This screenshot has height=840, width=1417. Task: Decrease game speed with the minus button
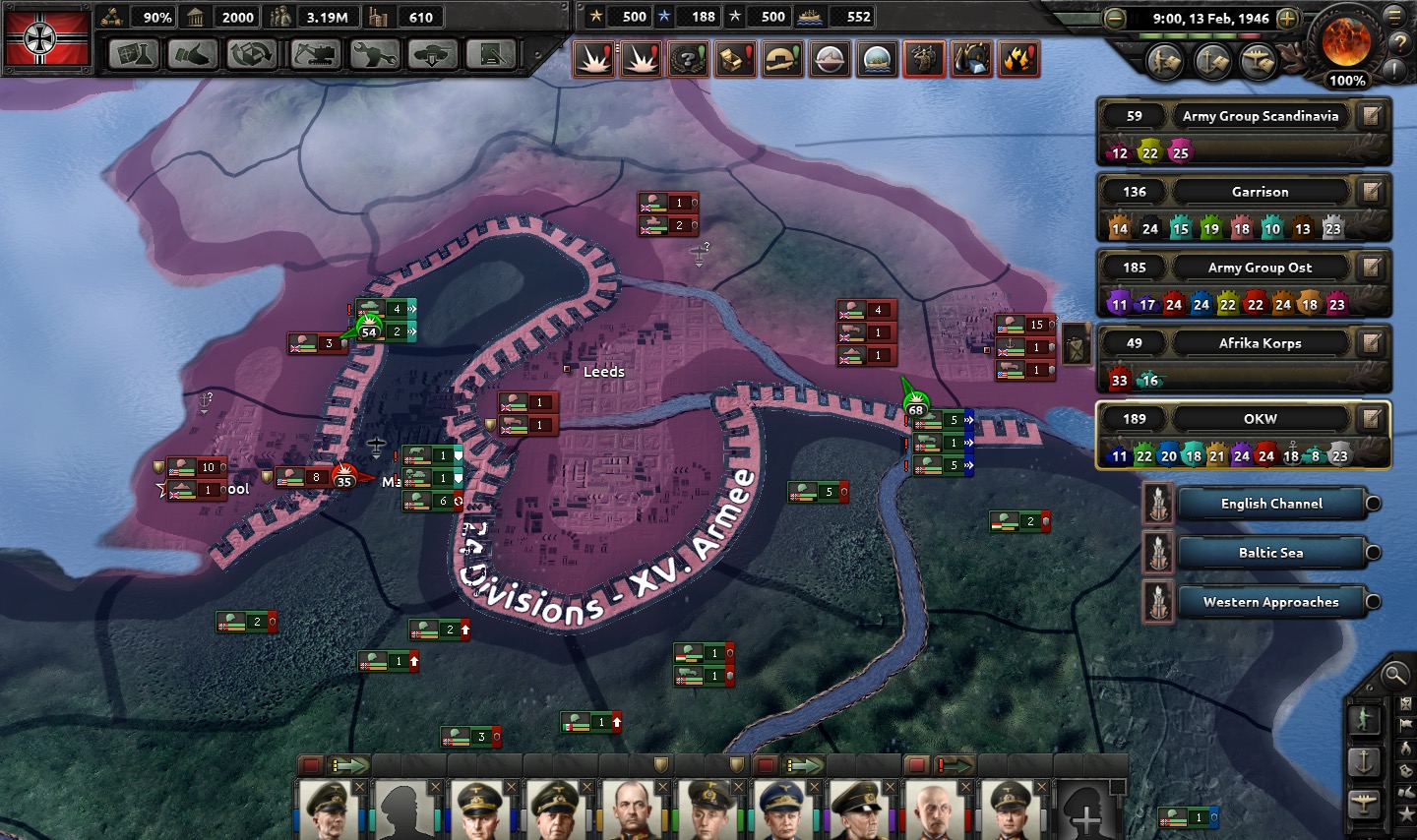coord(1114,19)
